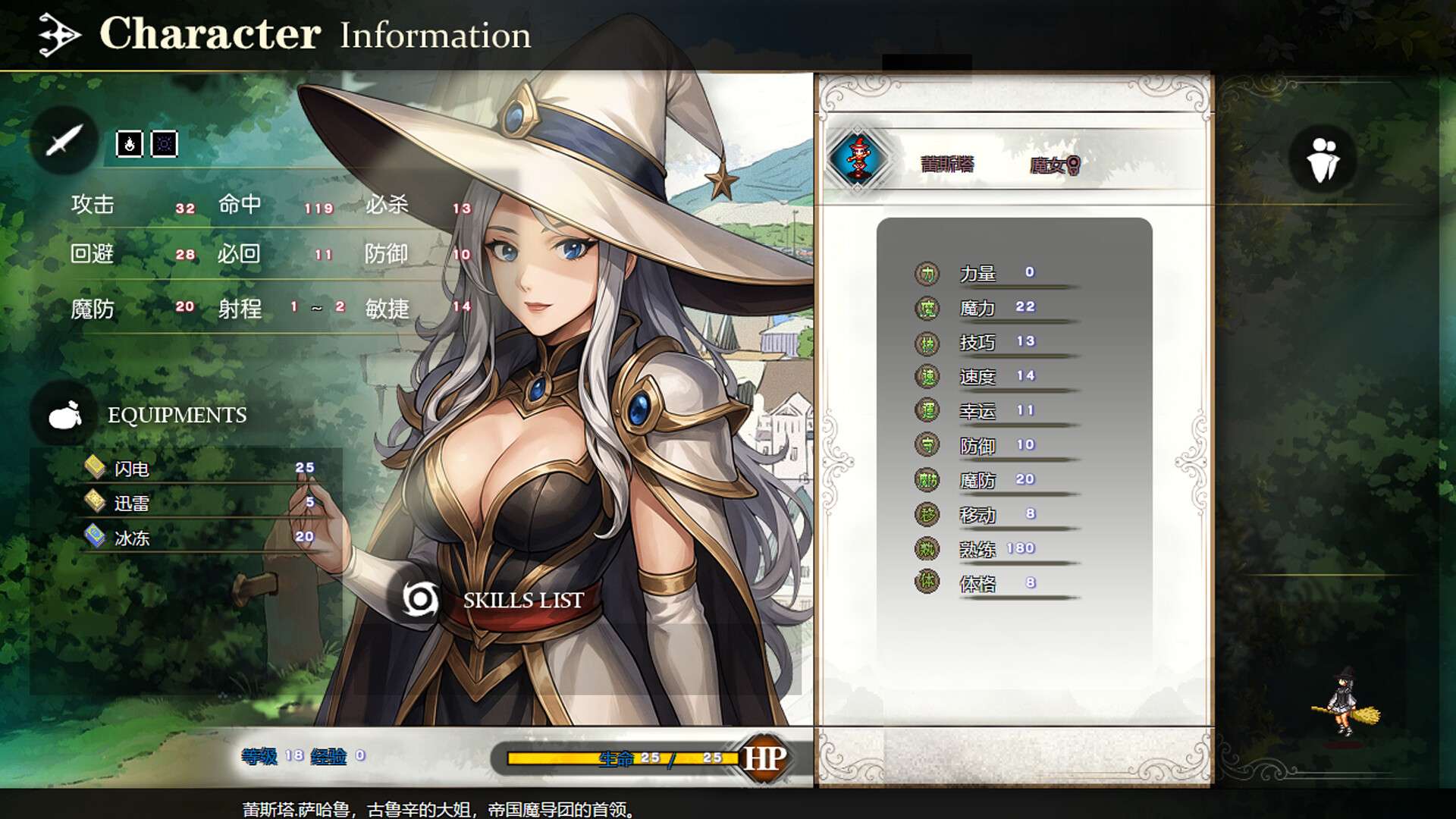Click the arrow emblem beside Character Information

[x=59, y=35]
